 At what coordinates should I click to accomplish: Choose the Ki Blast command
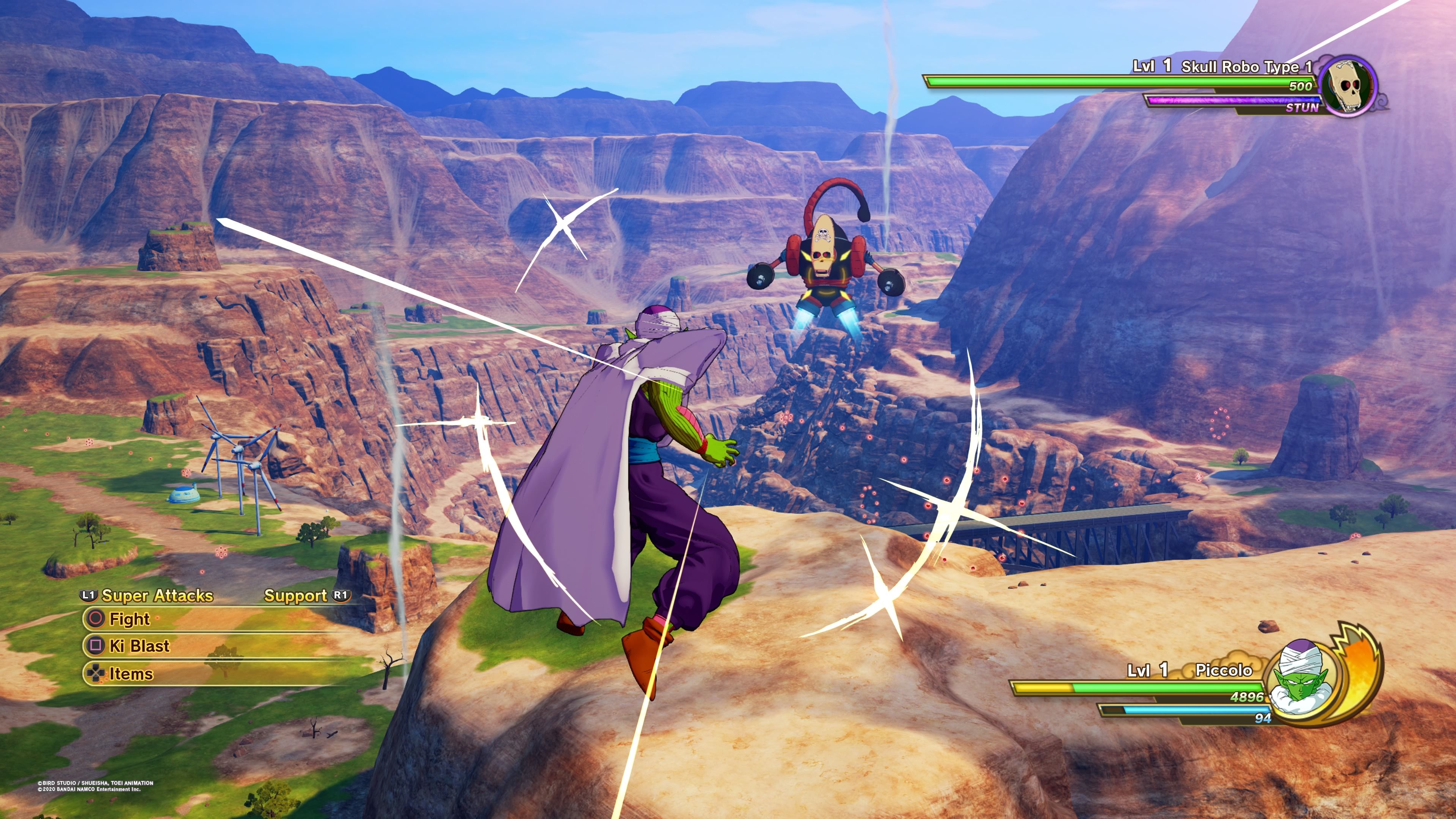coord(139,645)
